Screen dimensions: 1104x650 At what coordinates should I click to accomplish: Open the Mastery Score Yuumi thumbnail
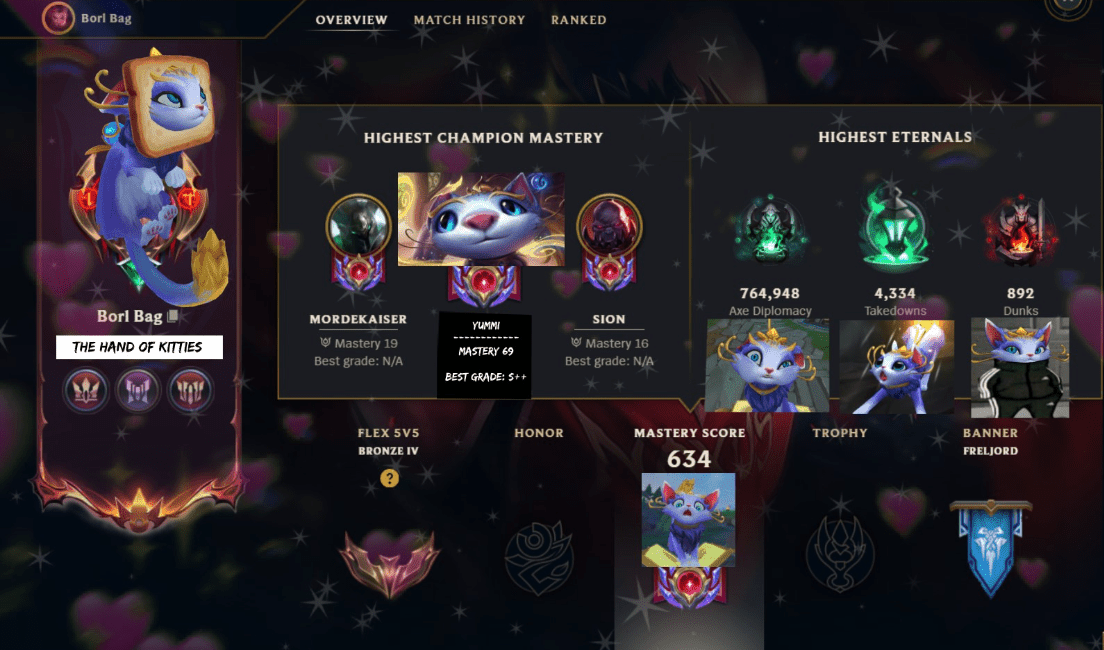pos(688,520)
